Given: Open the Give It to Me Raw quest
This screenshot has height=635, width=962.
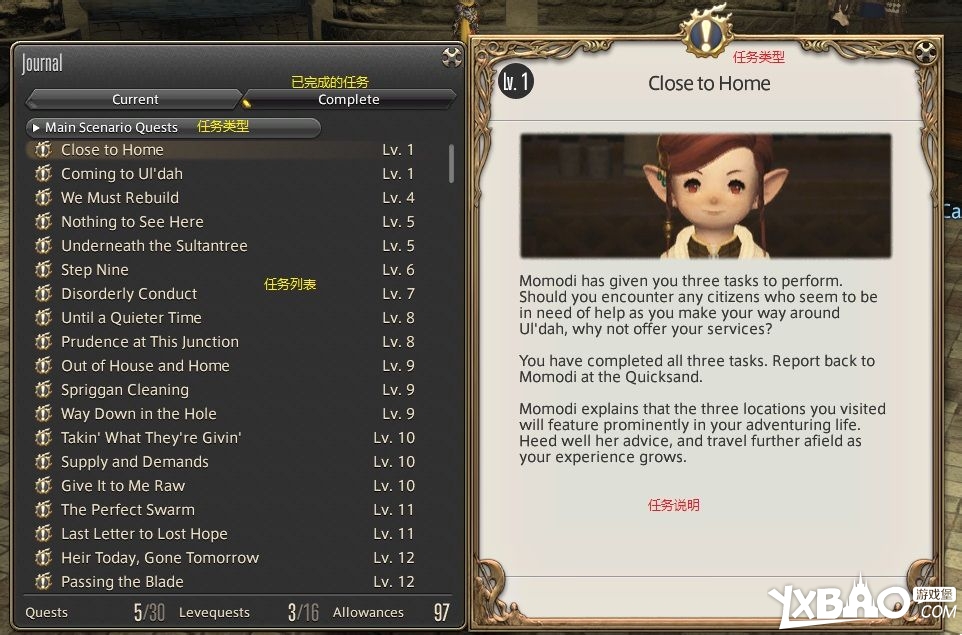Looking at the screenshot, I should click(123, 486).
